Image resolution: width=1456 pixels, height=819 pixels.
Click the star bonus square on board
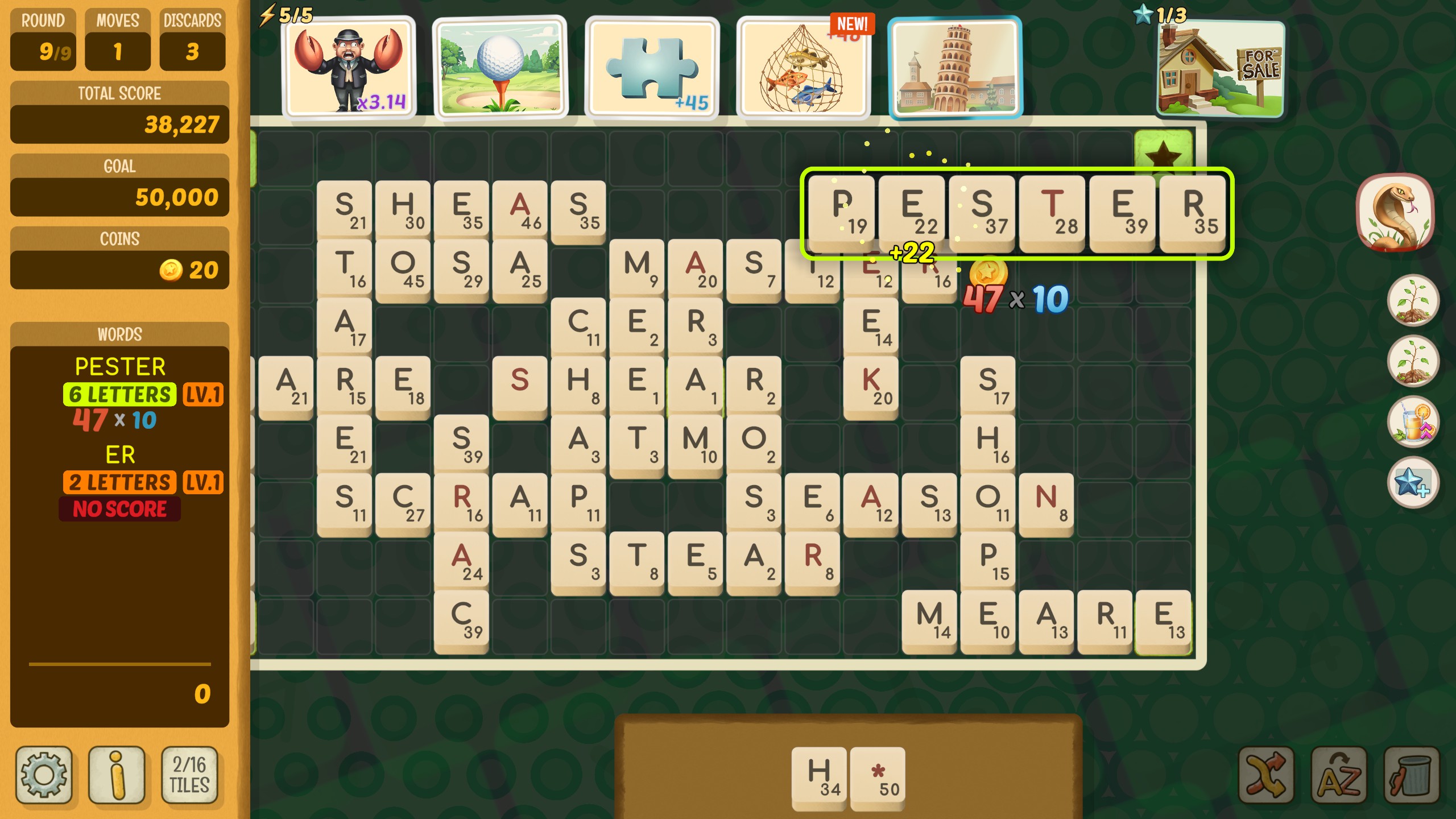point(1163,151)
